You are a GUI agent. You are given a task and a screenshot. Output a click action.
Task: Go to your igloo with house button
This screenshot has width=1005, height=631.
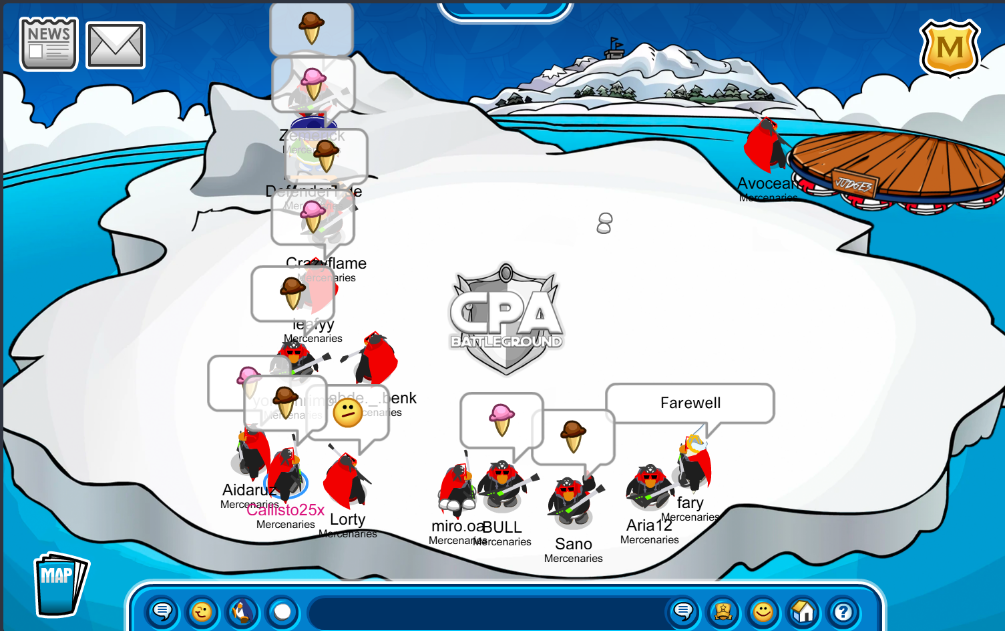coord(803,611)
